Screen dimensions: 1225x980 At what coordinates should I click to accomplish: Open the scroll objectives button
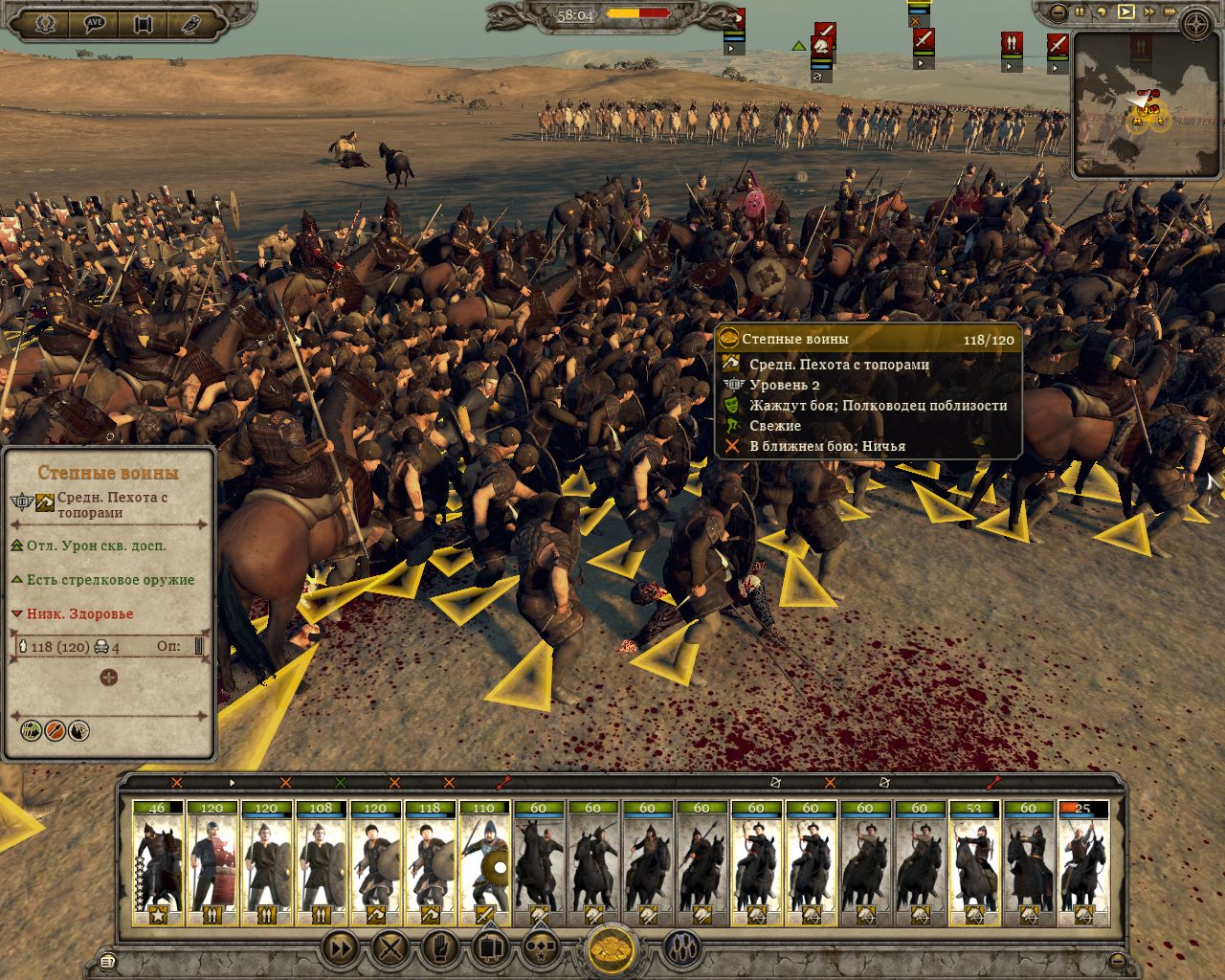pyautogui.click(x=144, y=24)
